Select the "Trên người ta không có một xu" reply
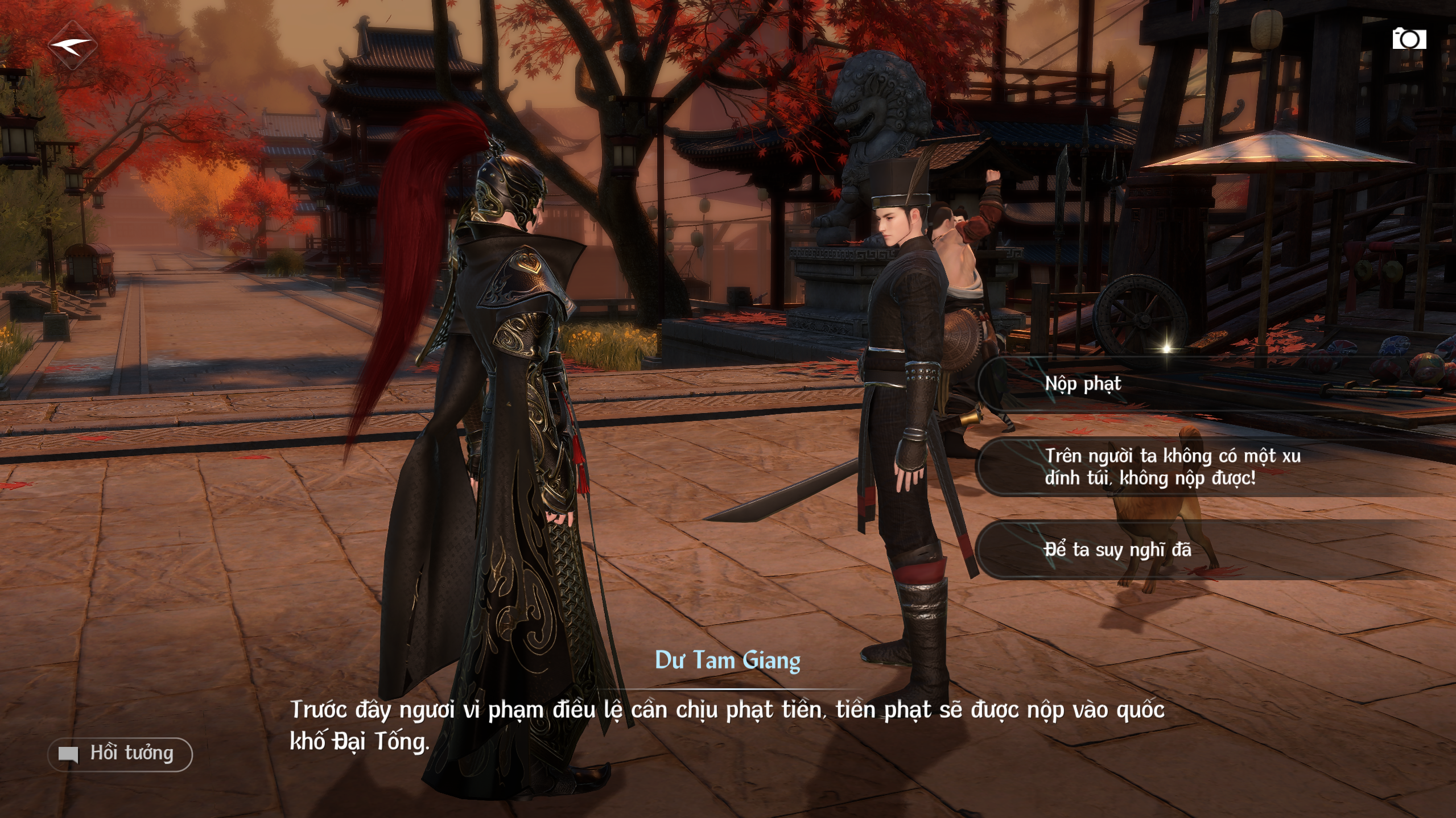 (1172, 467)
